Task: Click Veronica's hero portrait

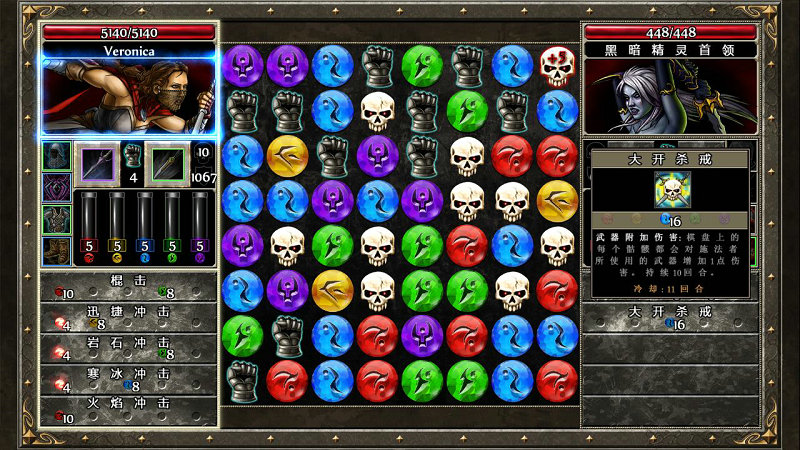Action: (129, 97)
